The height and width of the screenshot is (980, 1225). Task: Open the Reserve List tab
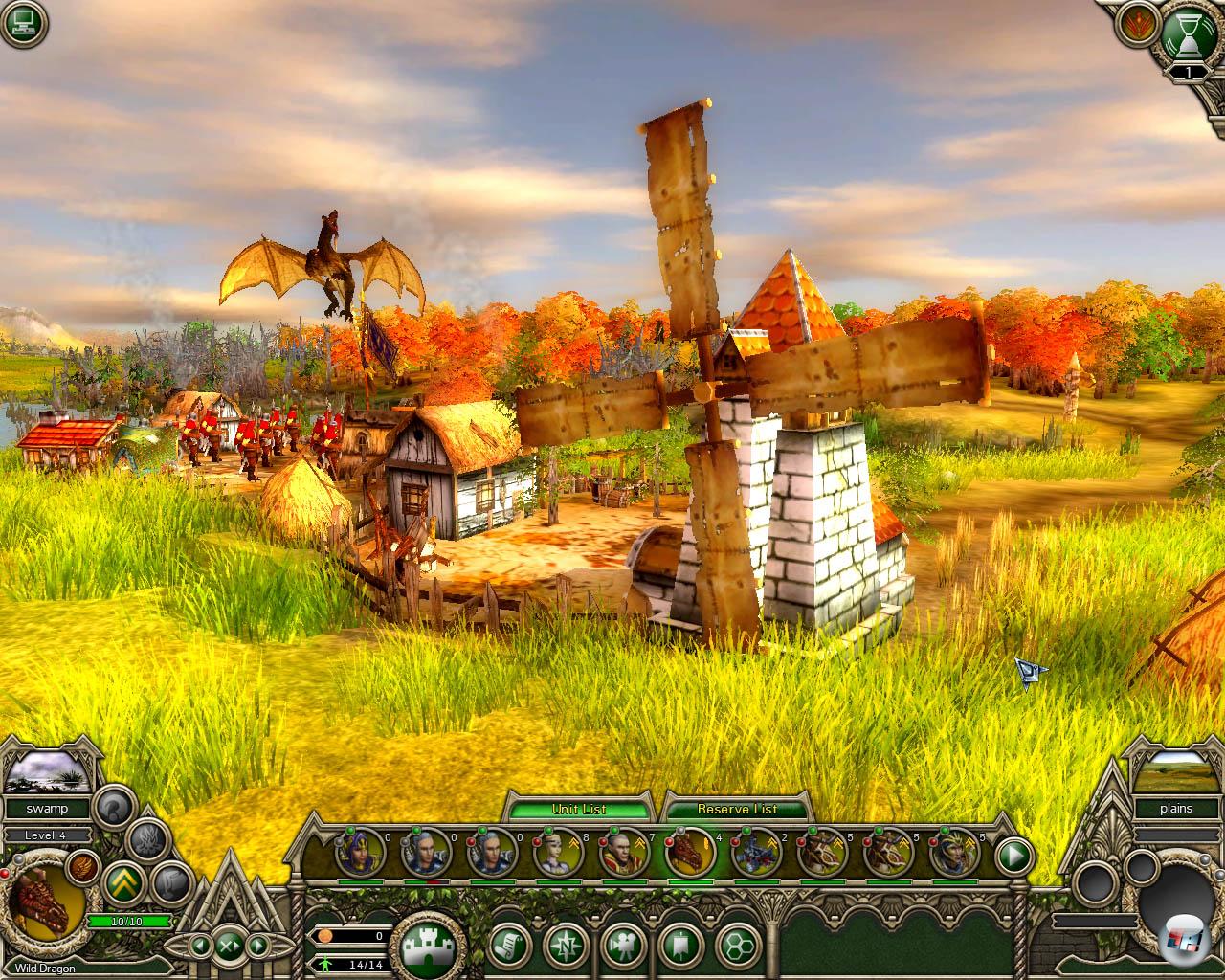[737, 810]
